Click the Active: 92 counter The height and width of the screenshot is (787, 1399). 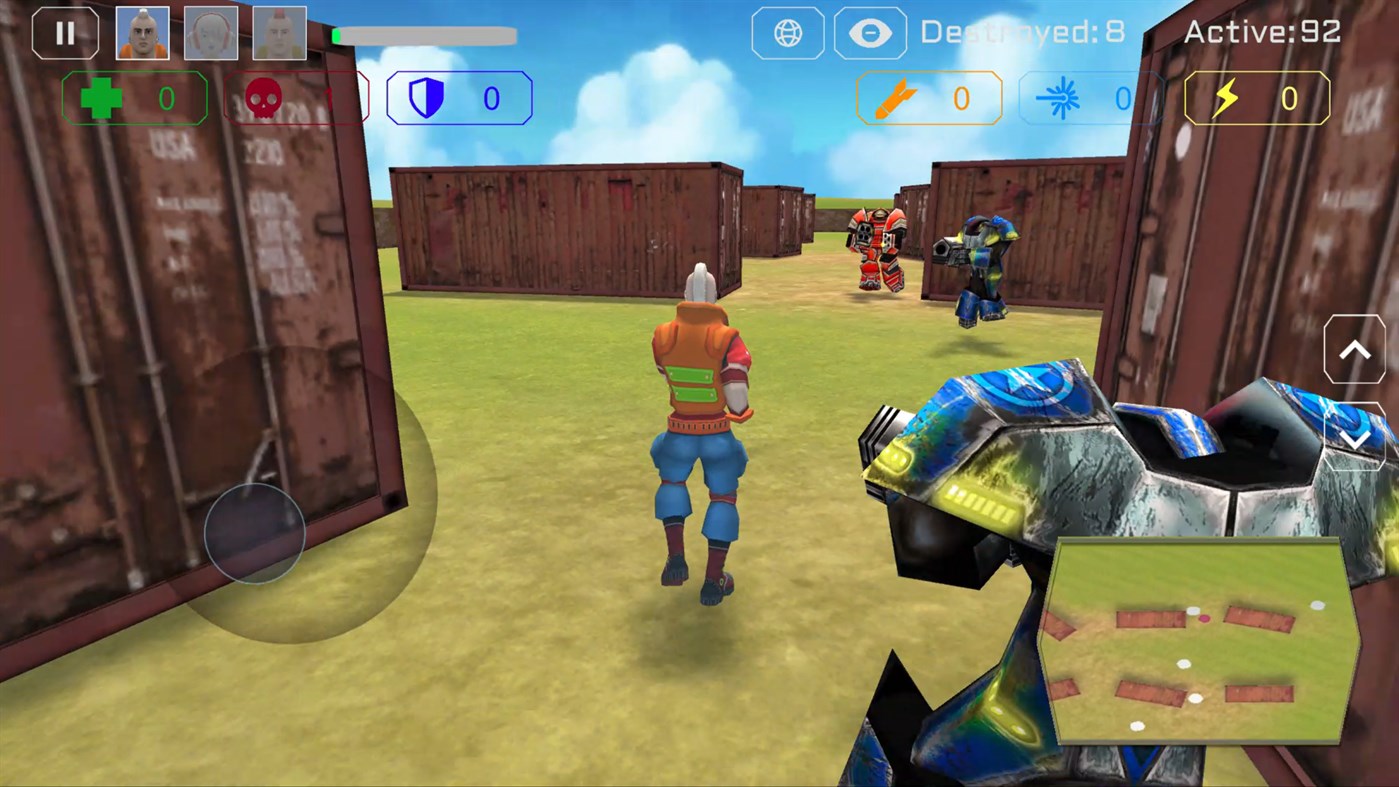coord(1262,31)
